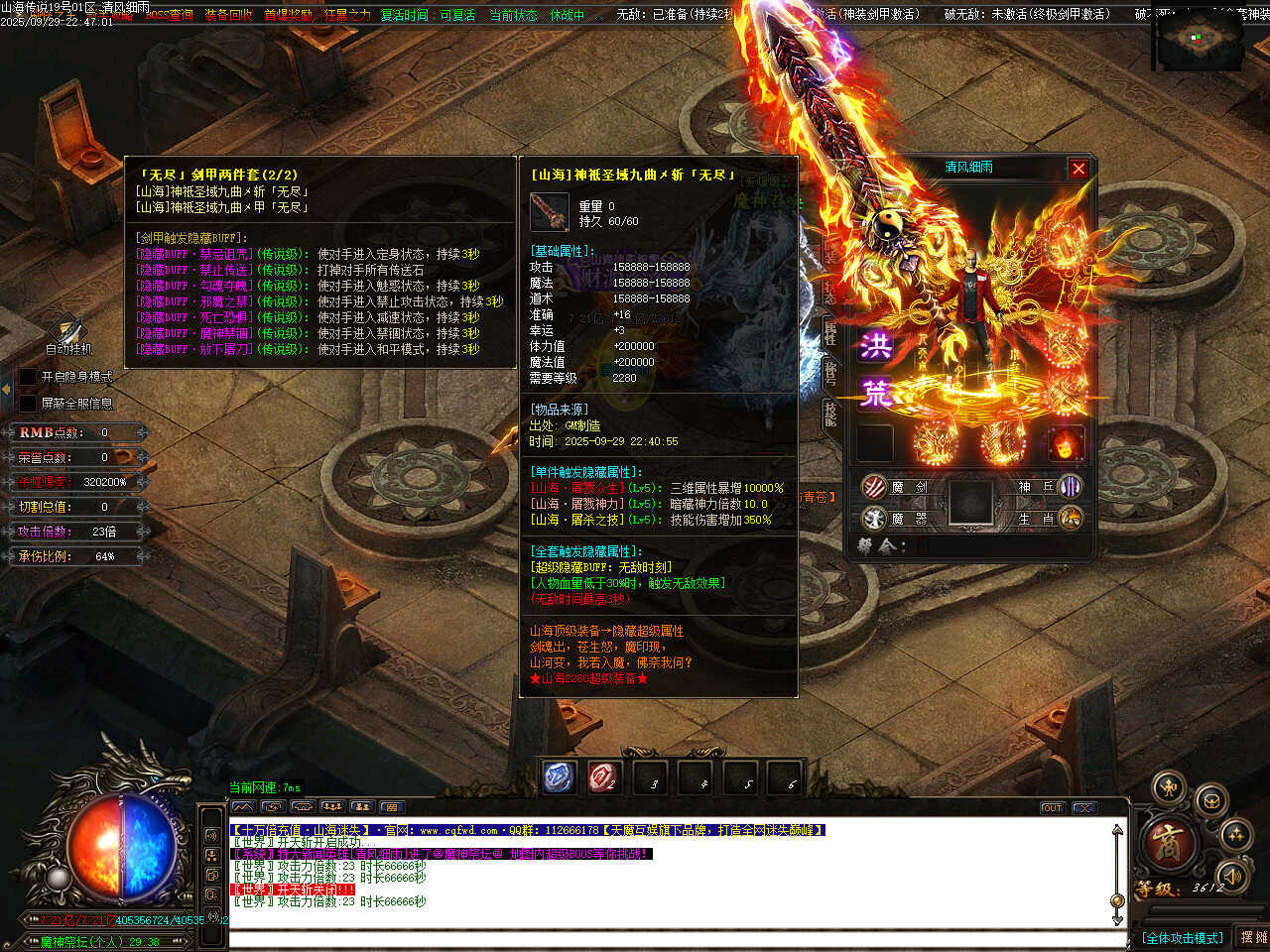1270x952 pixels.
Task: Open the 狂暴之力 menu entry
Action: pyautogui.click(x=347, y=15)
